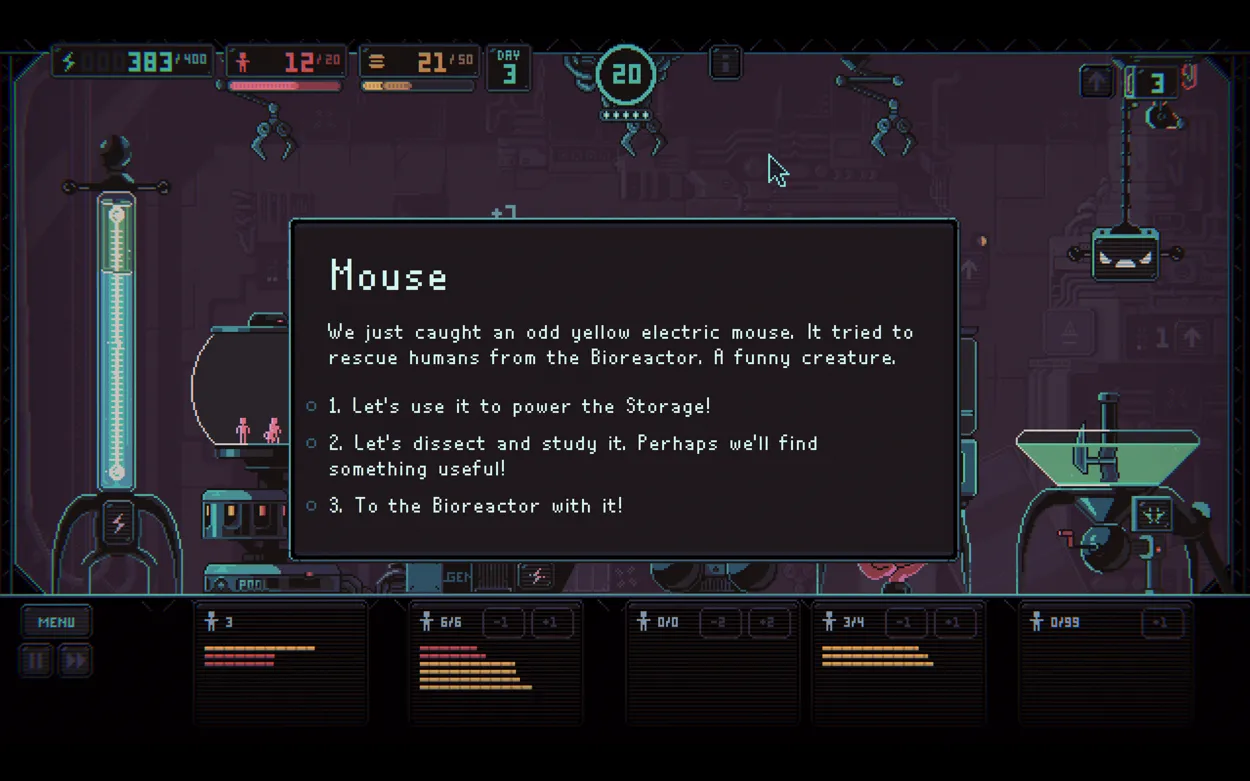Click the up-arrow upgrade button beside the 3 counter

coord(1097,82)
